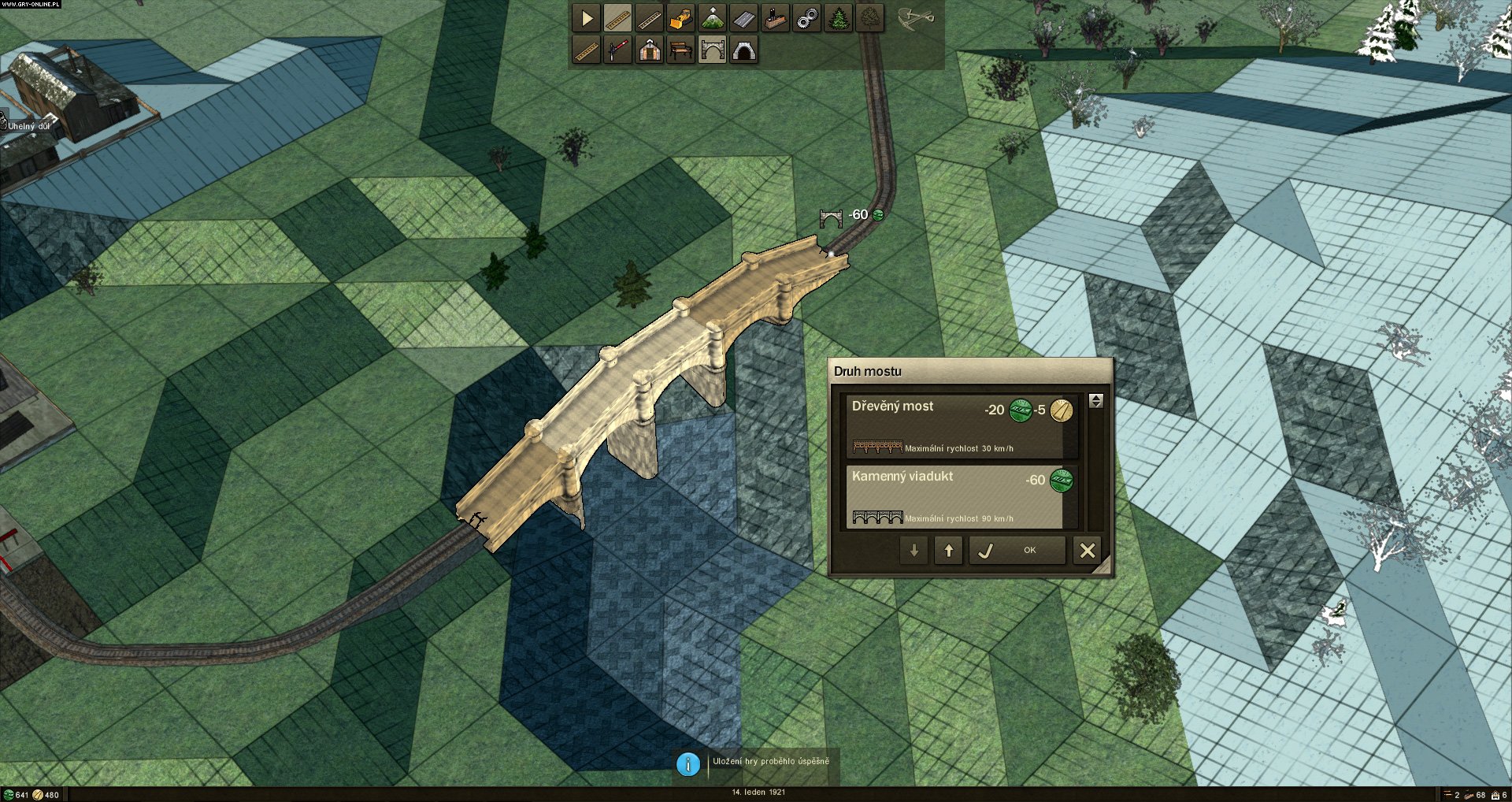Click the twin gears toolbar icon
This screenshot has width=1512, height=802.
807,19
